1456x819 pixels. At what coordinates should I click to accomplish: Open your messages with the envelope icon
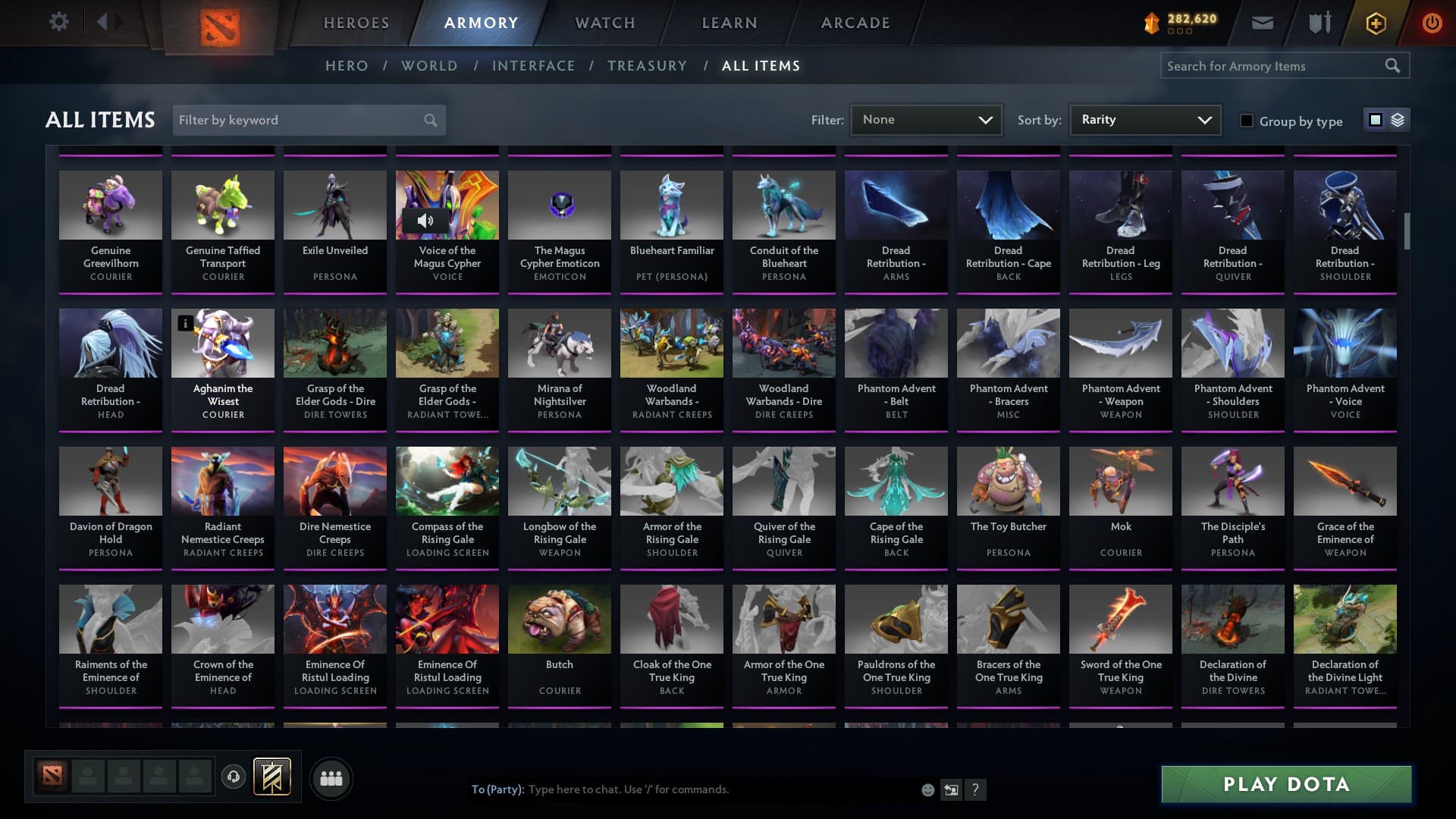pos(1261,23)
